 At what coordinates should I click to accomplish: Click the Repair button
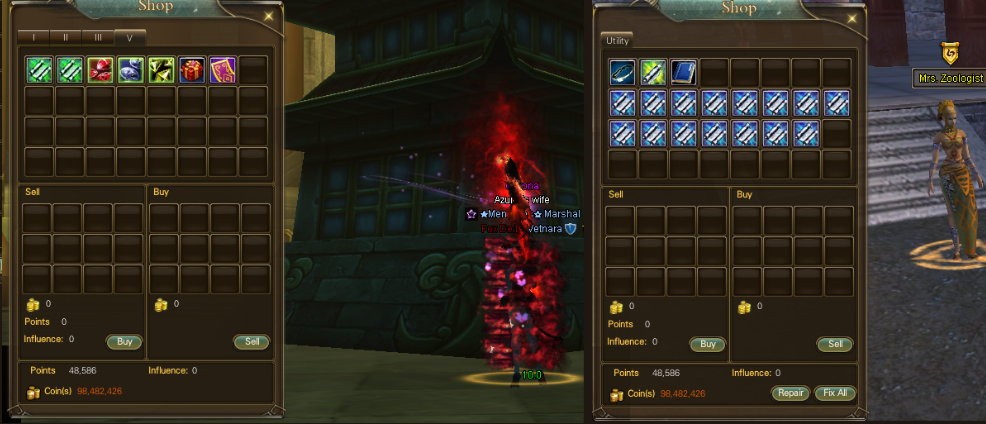(x=791, y=393)
